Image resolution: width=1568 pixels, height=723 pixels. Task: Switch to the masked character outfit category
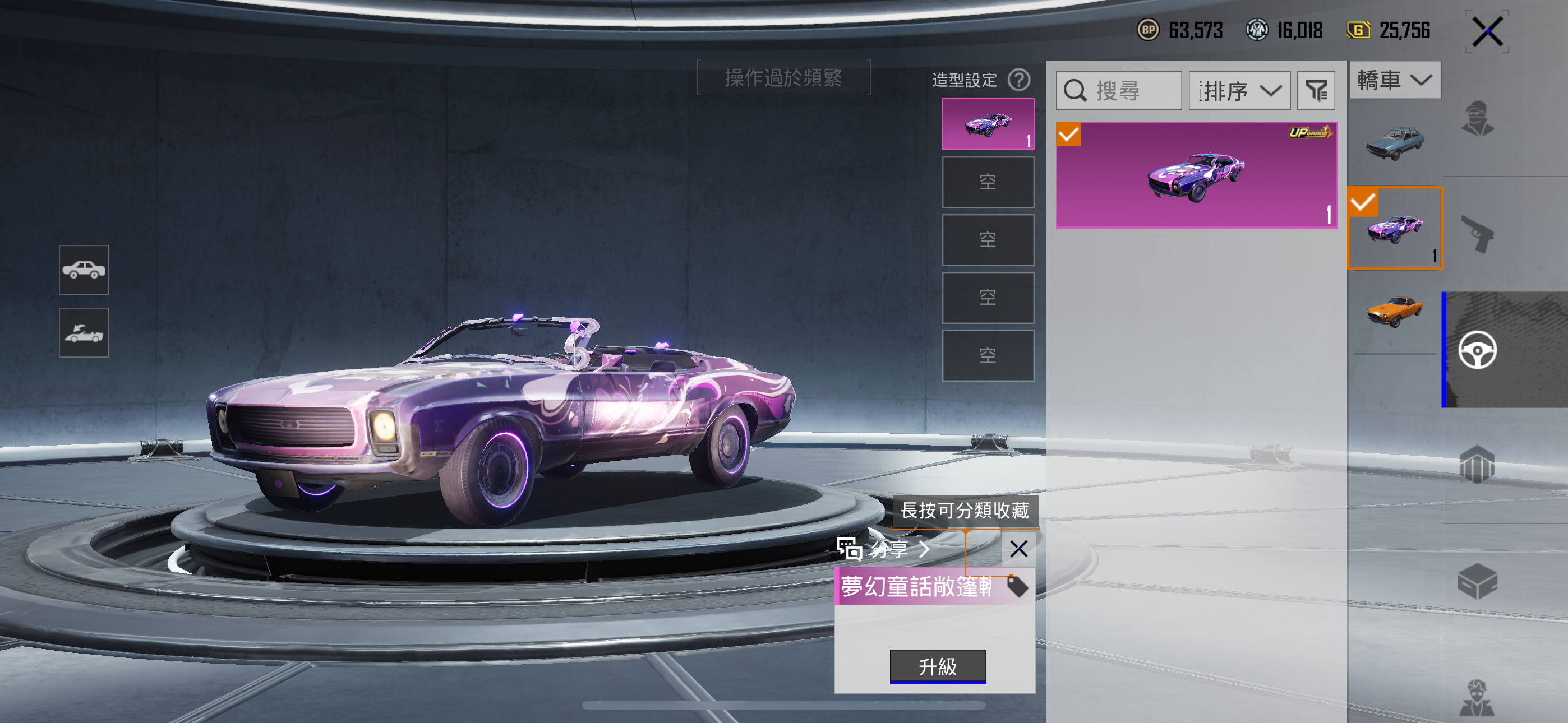1477,119
